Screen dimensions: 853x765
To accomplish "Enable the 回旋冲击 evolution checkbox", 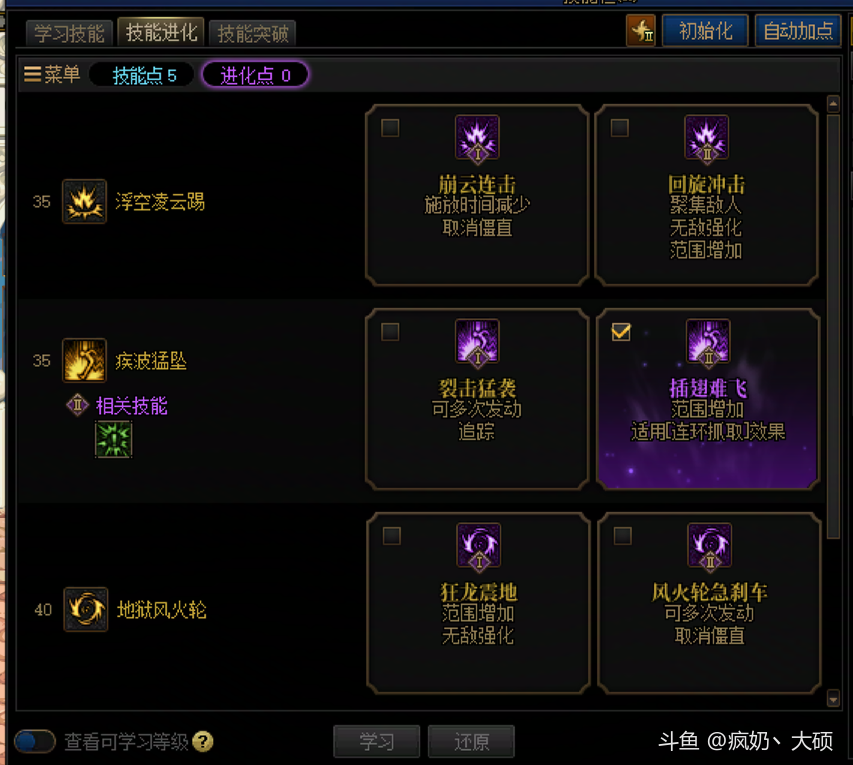I will [x=620, y=128].
